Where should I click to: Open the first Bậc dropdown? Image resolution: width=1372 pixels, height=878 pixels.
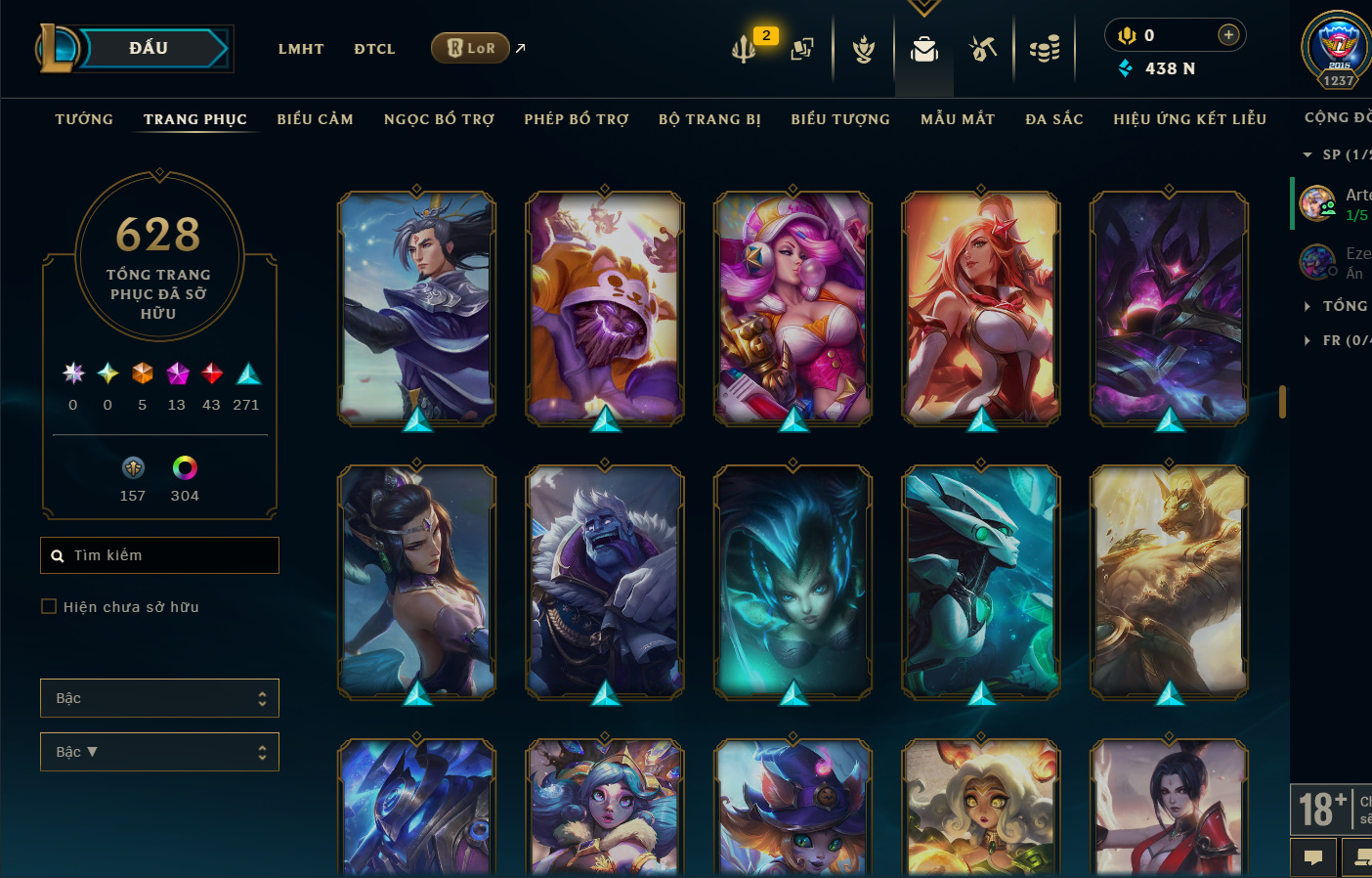click(159, 698)
